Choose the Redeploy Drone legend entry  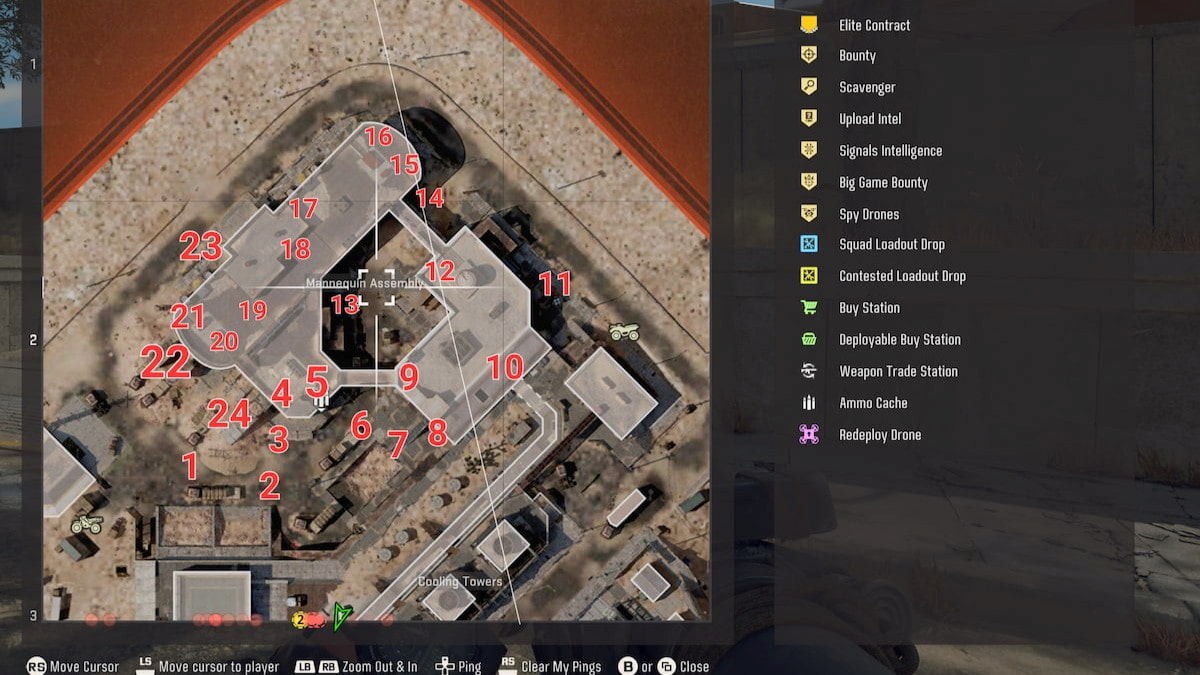[x=880, y=435]
